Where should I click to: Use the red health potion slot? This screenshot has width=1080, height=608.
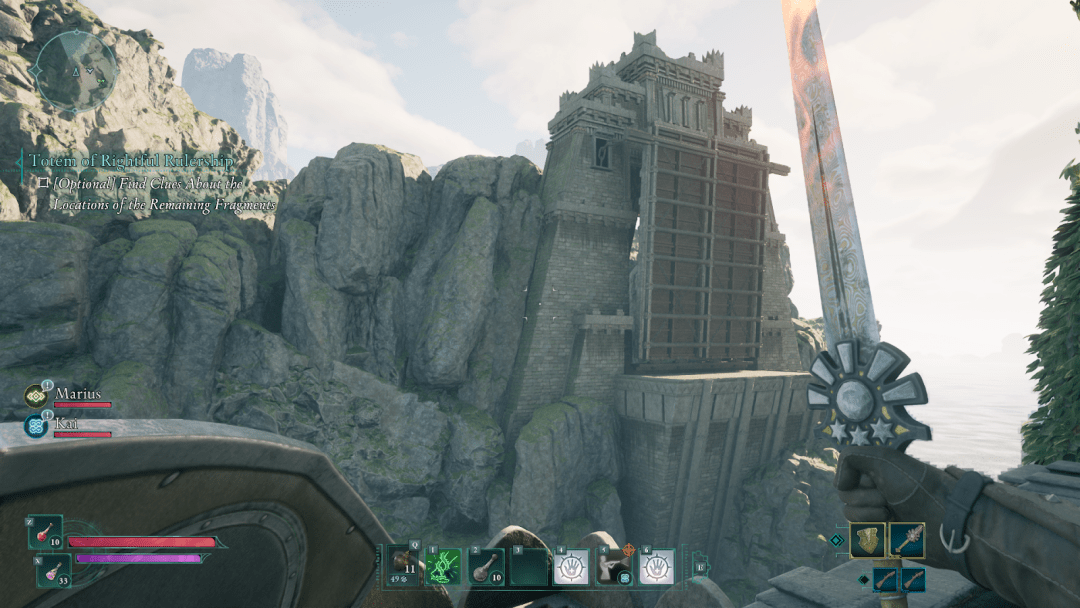46,533
